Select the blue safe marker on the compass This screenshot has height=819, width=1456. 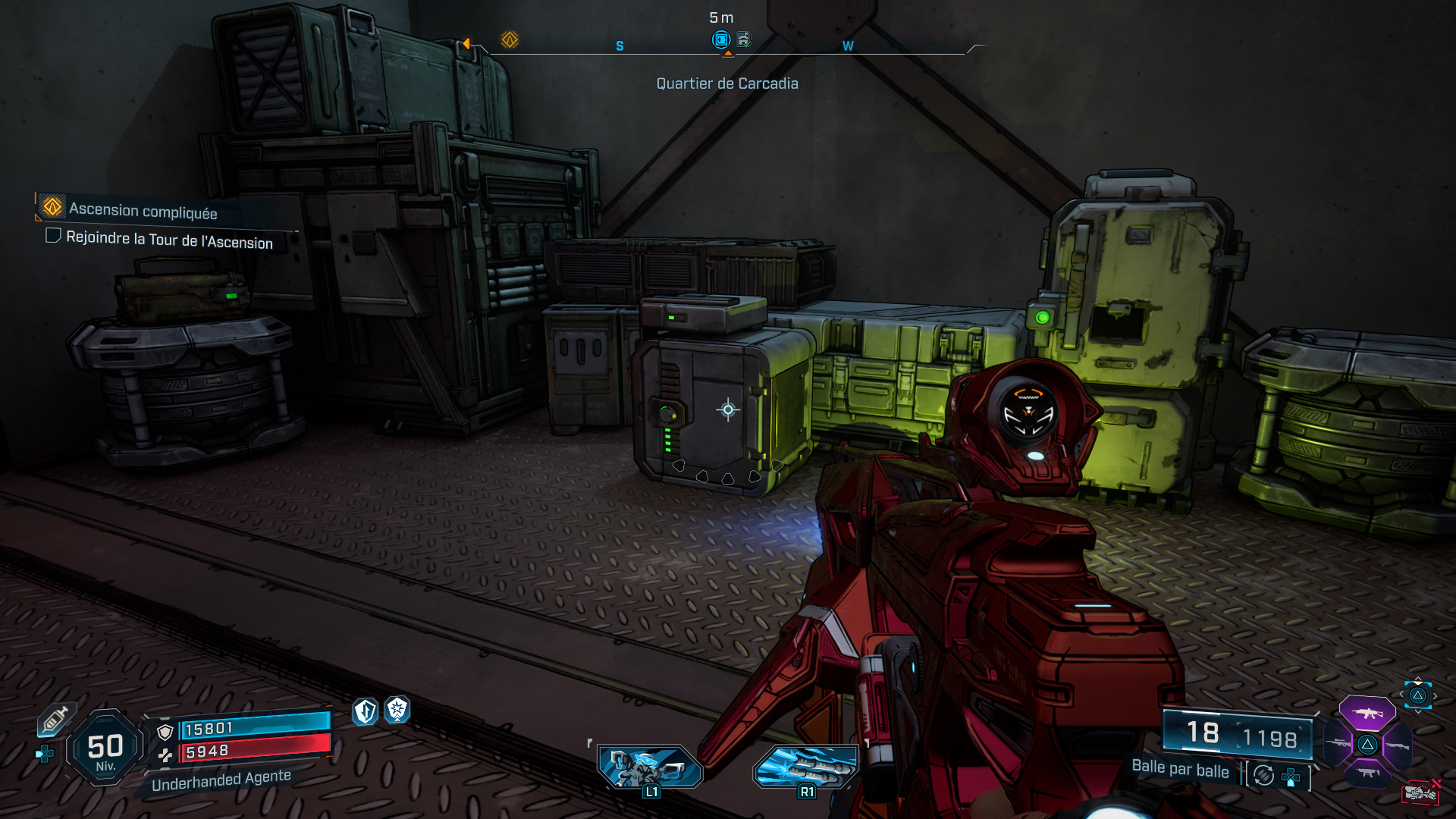tap(721, 39)
